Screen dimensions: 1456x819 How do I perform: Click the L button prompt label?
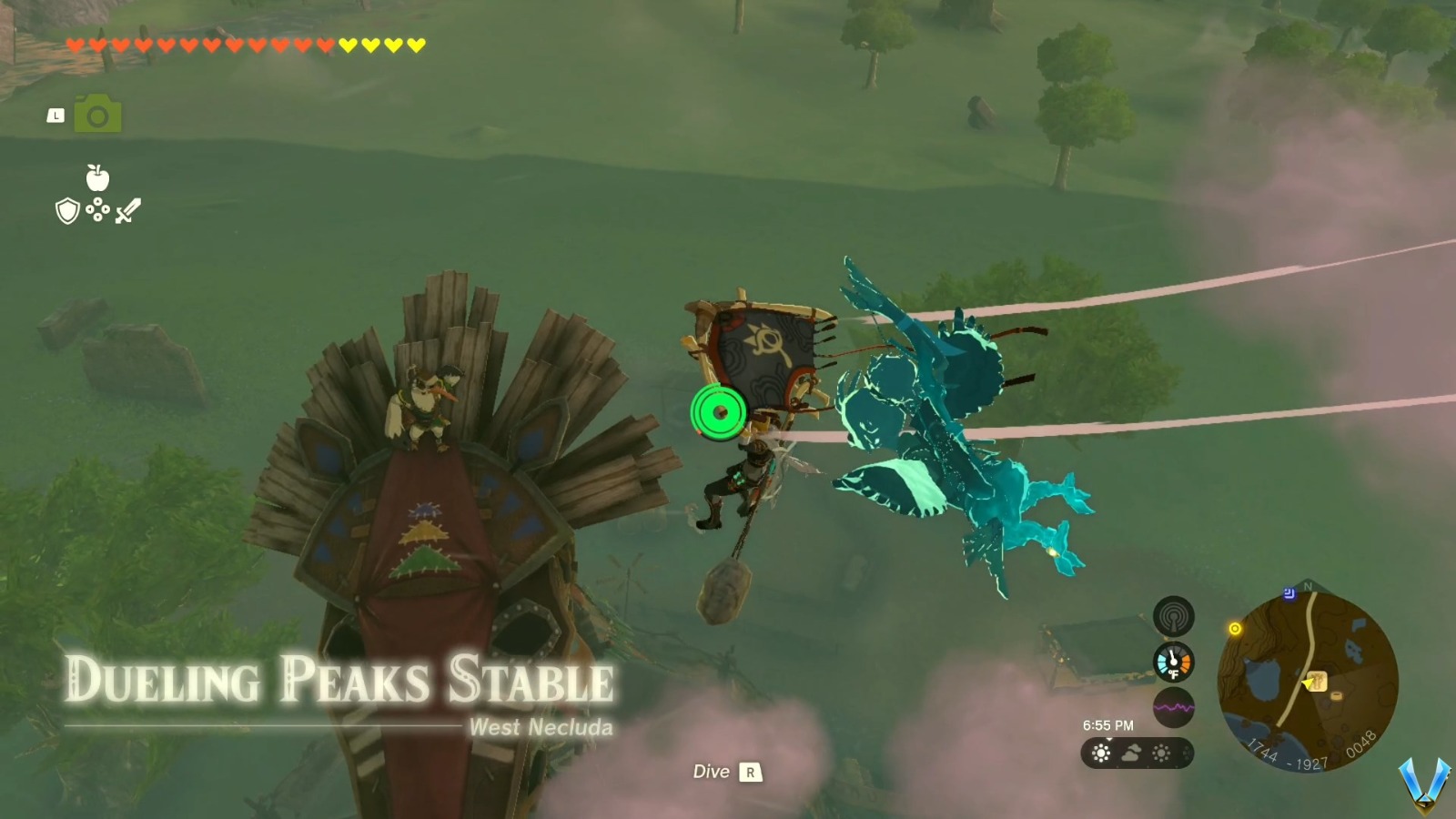[56, 115]
